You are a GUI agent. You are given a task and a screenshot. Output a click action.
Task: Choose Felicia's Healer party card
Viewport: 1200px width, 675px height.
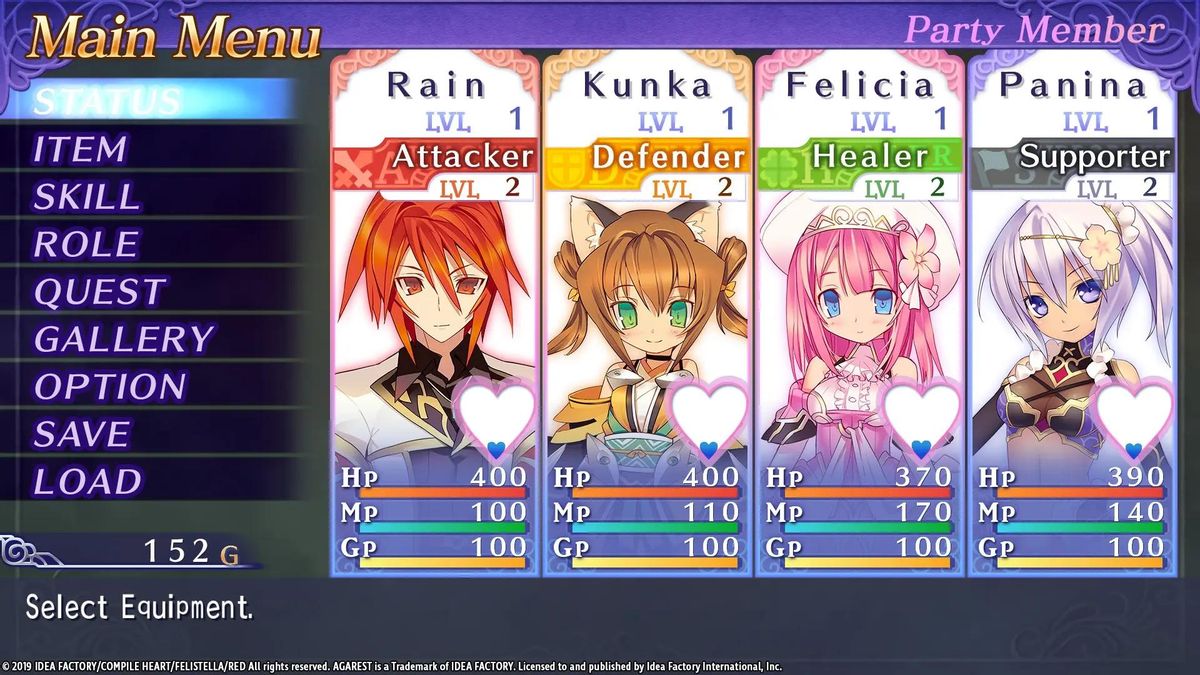[860, 315]
